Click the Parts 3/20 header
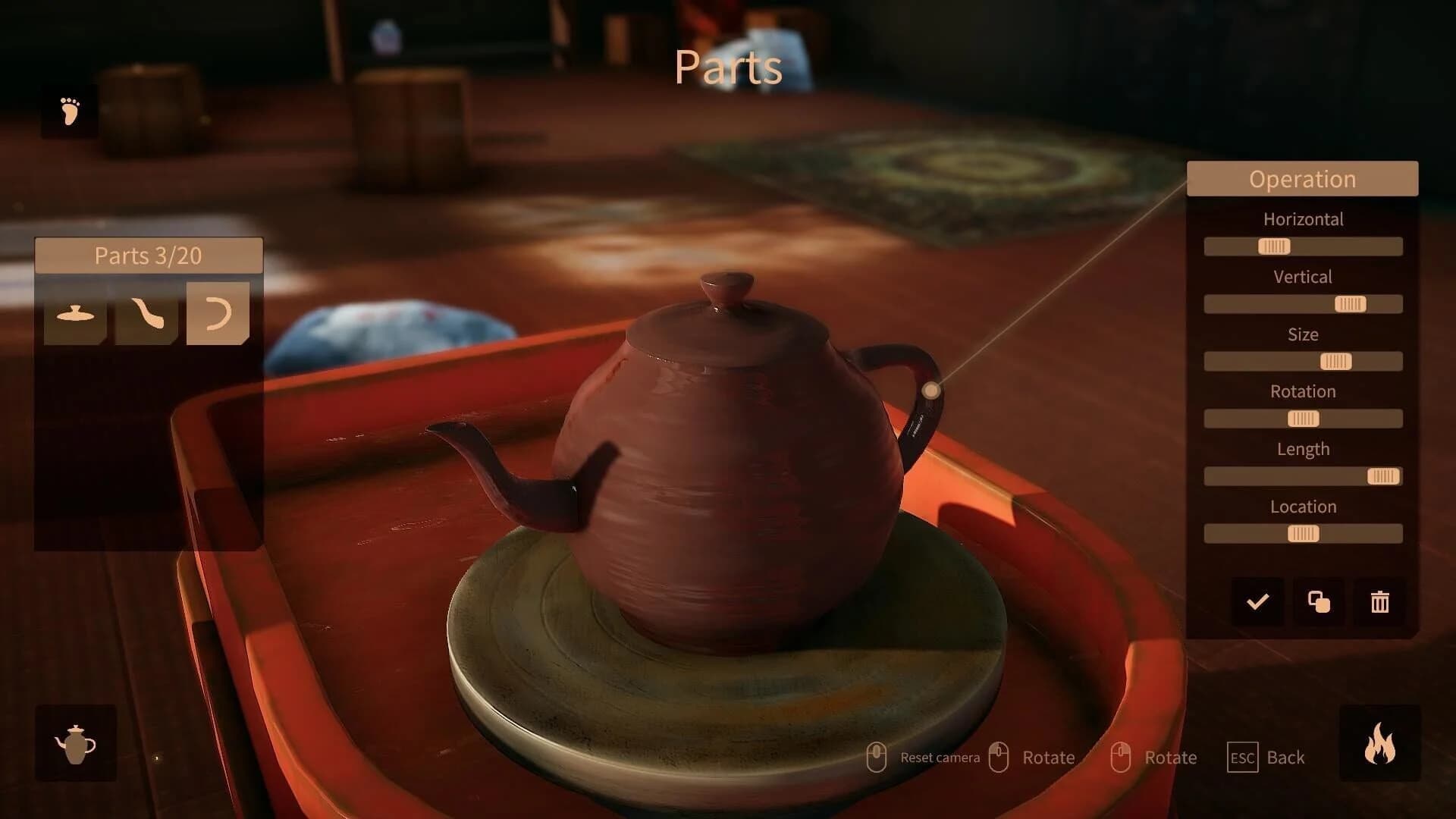The image size is (1456, 819). [148, 256]
